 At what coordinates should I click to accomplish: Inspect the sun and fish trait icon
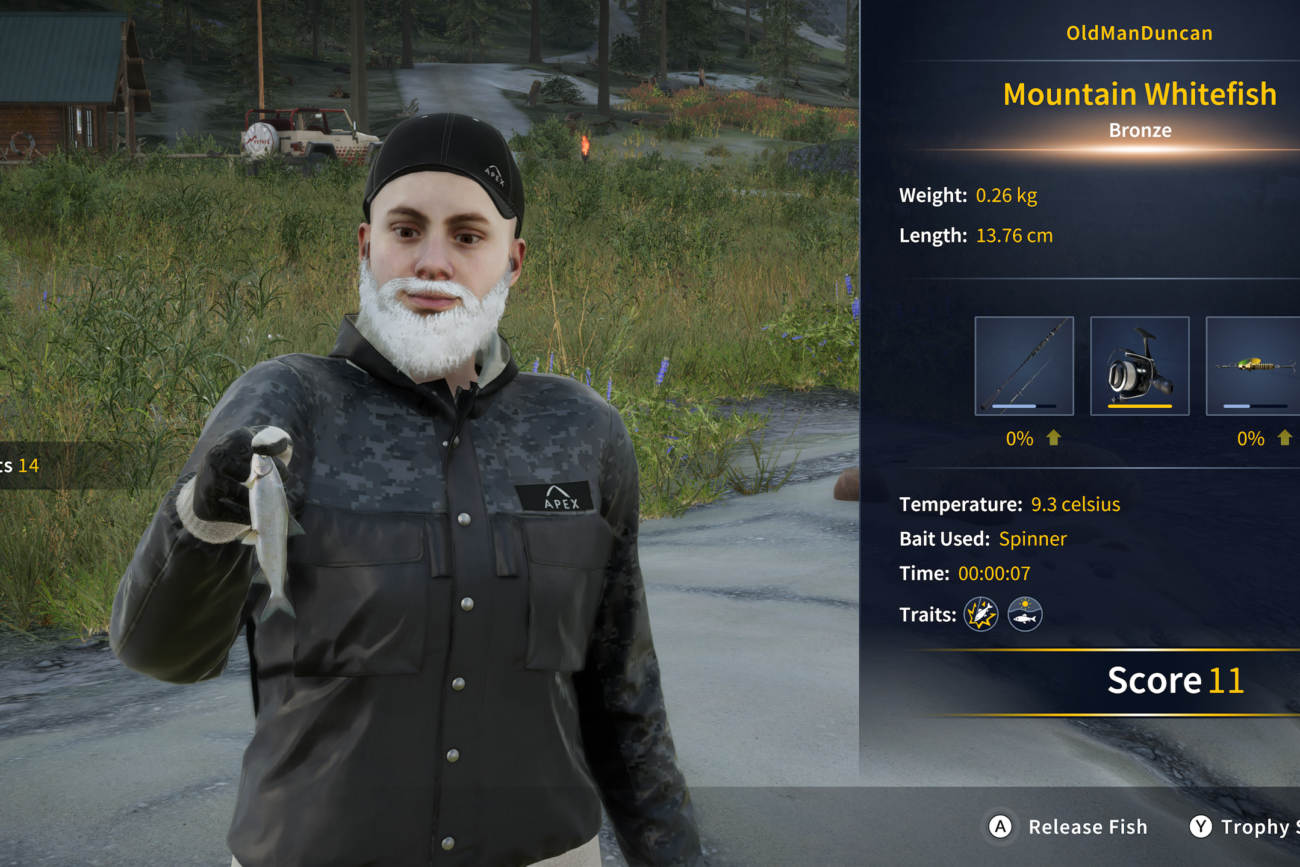pyautogui.click(x=1025, y=614)
